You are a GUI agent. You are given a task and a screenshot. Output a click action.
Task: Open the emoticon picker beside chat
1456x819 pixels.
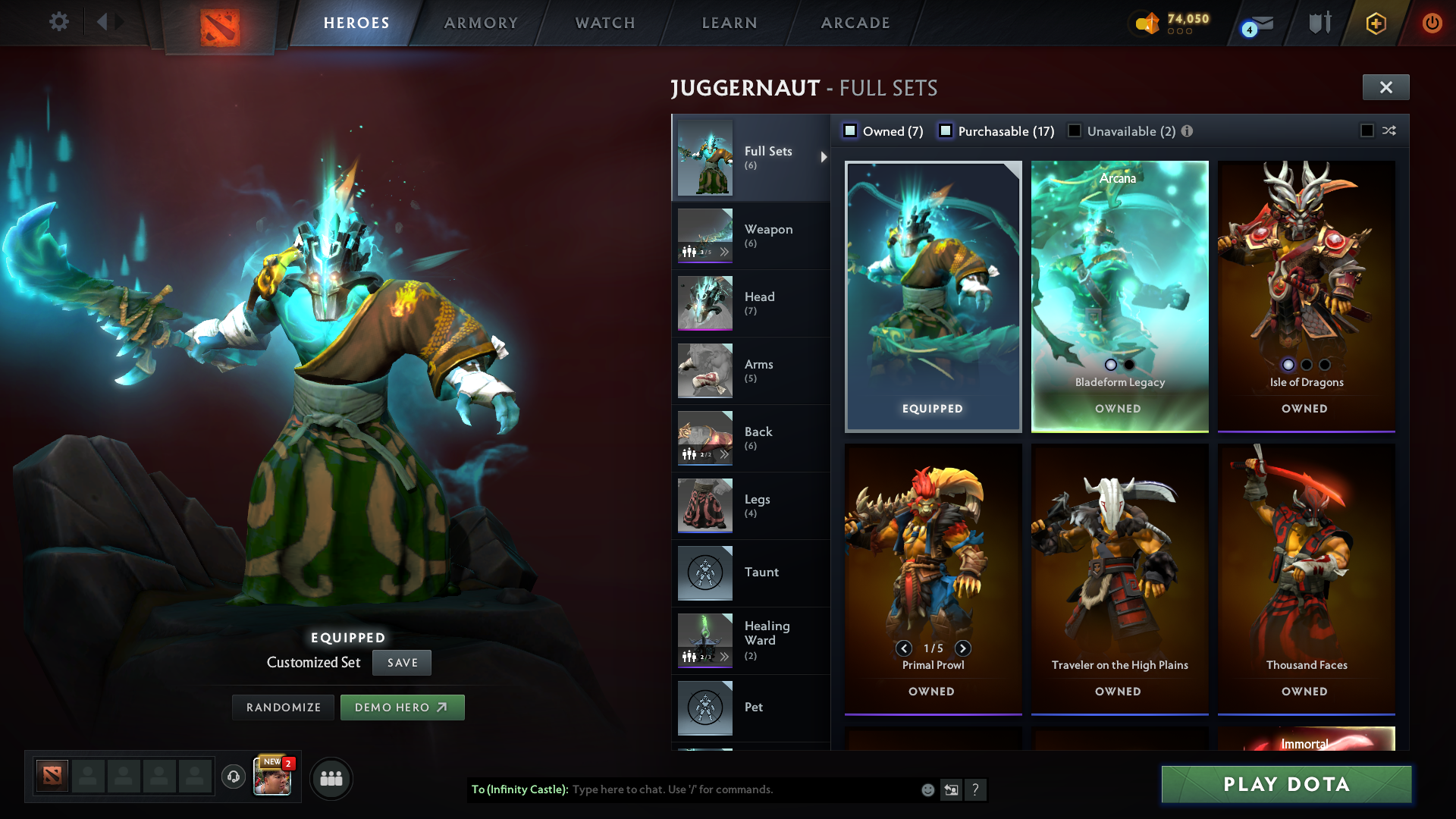pyautogui.click(x=927, y=789)
